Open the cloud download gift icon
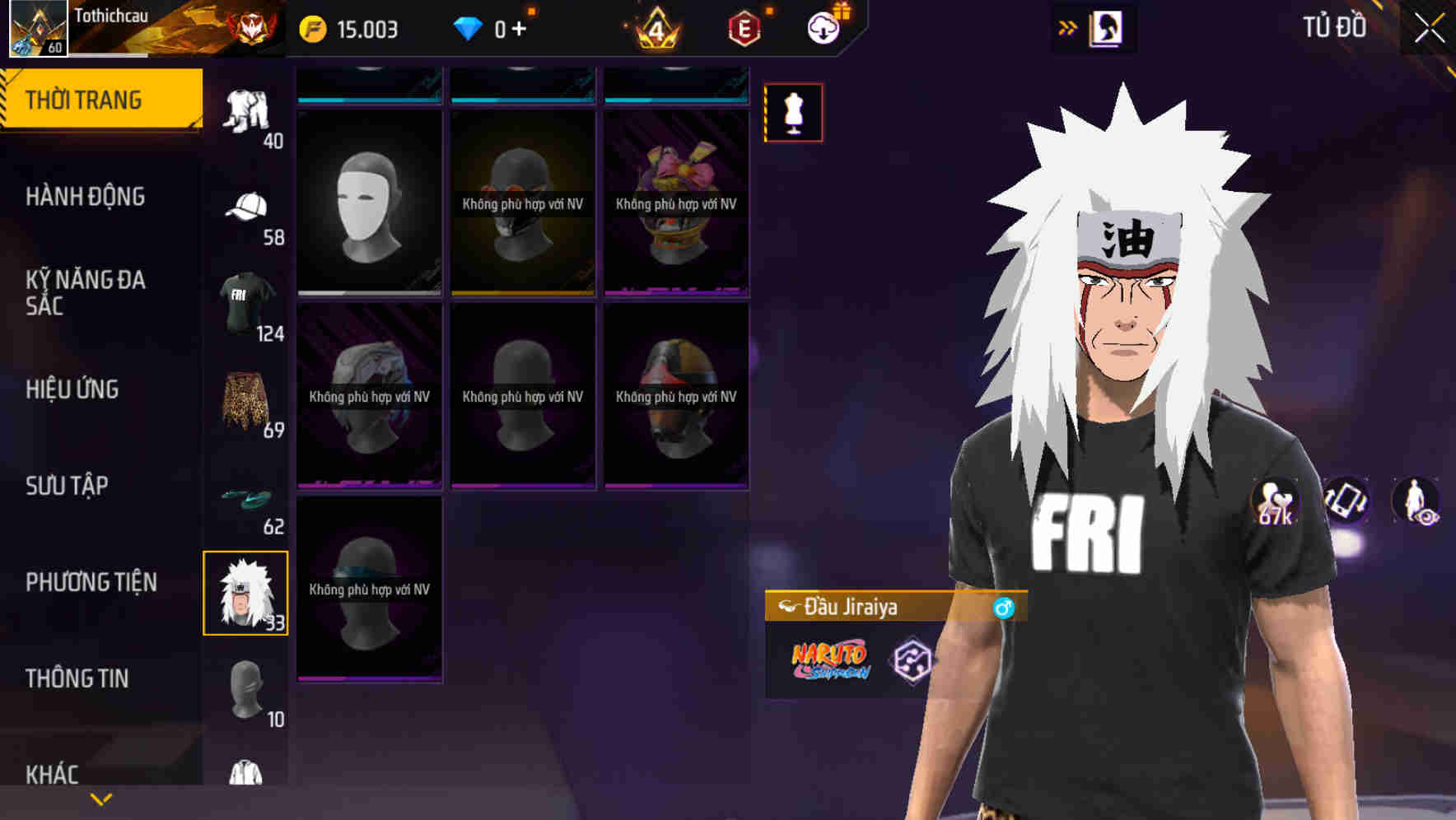1456x820 pixels. (x=823, y=26)
